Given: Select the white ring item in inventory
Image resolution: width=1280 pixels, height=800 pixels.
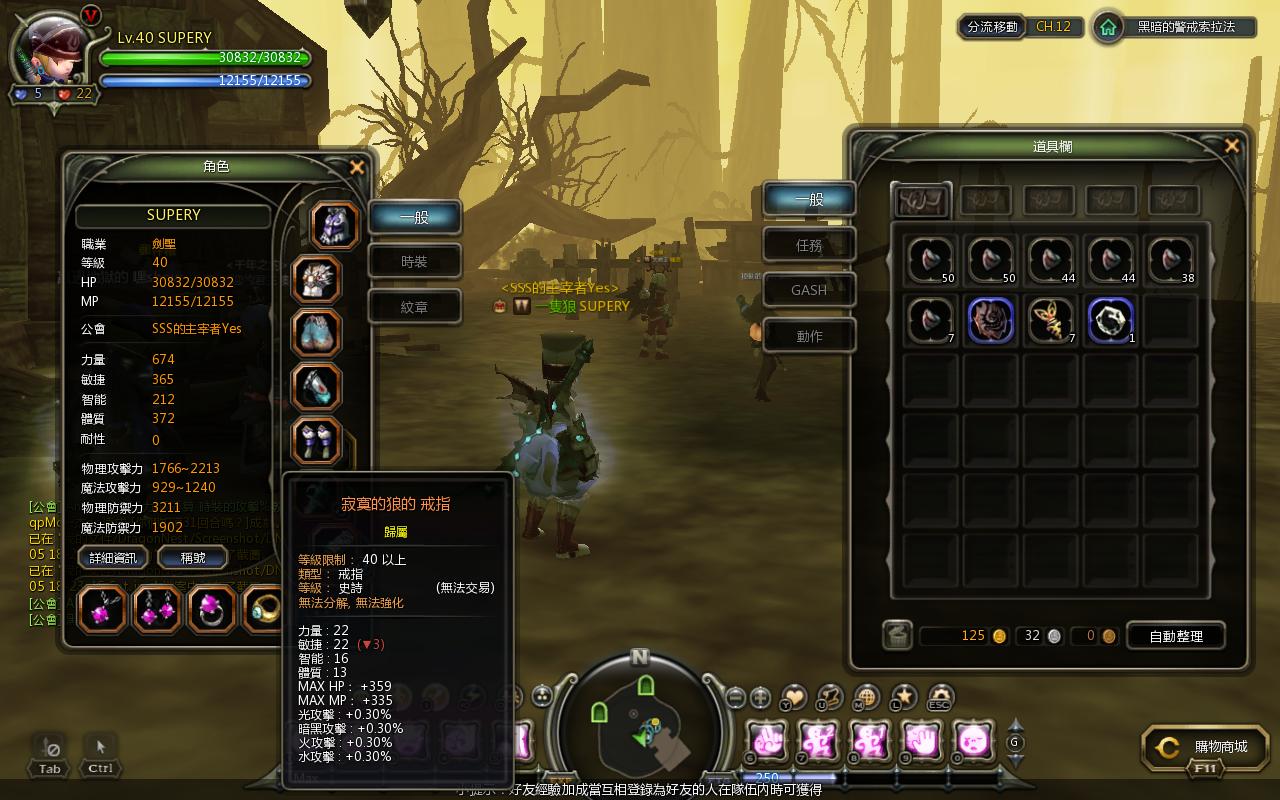Looking at the screenshot, I should coord(1110,320).
